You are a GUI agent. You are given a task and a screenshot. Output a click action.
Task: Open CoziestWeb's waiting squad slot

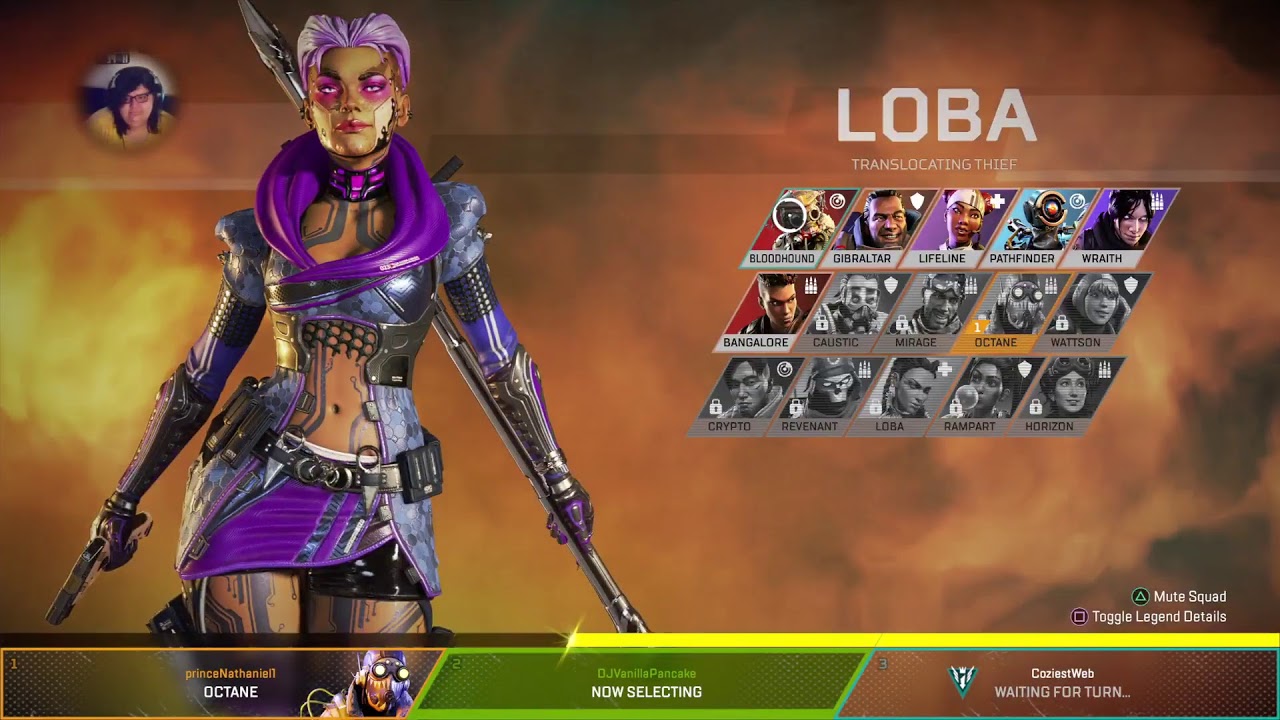[x=1062, y=683]
